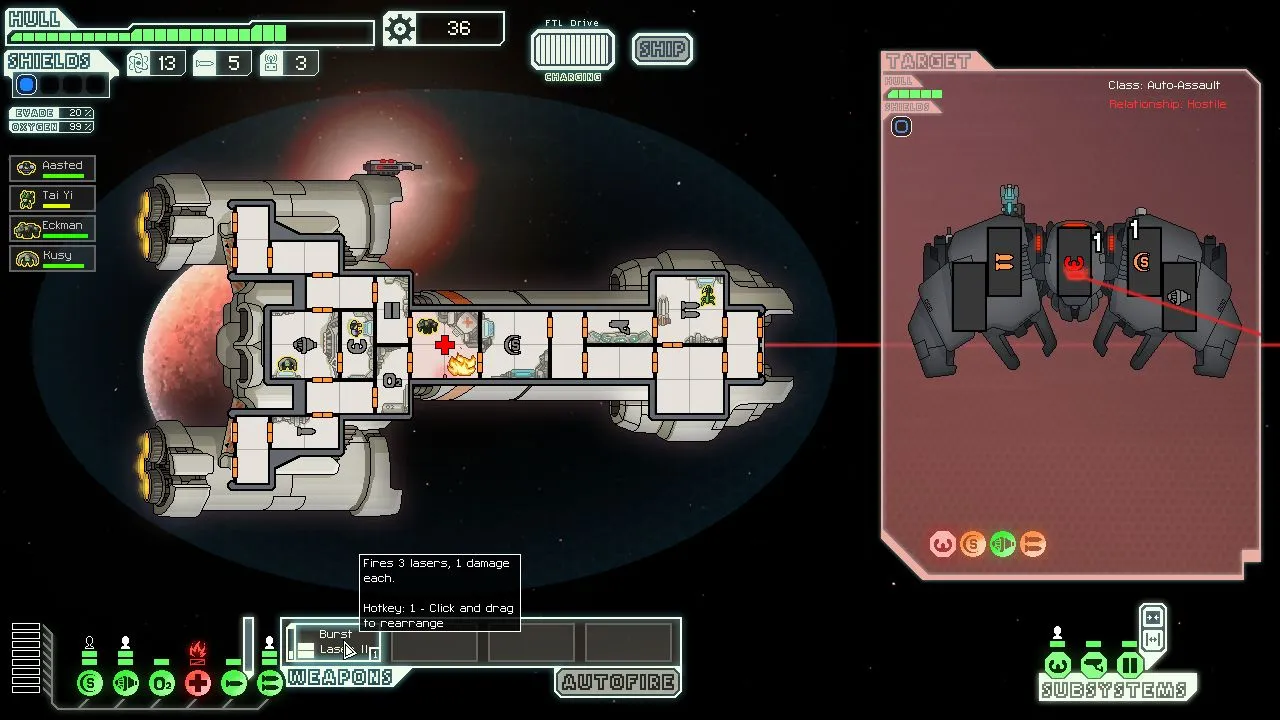1280x720 pixels.
Task: Select the Burst Laser II weapon slot
Action: click(334, 642)
